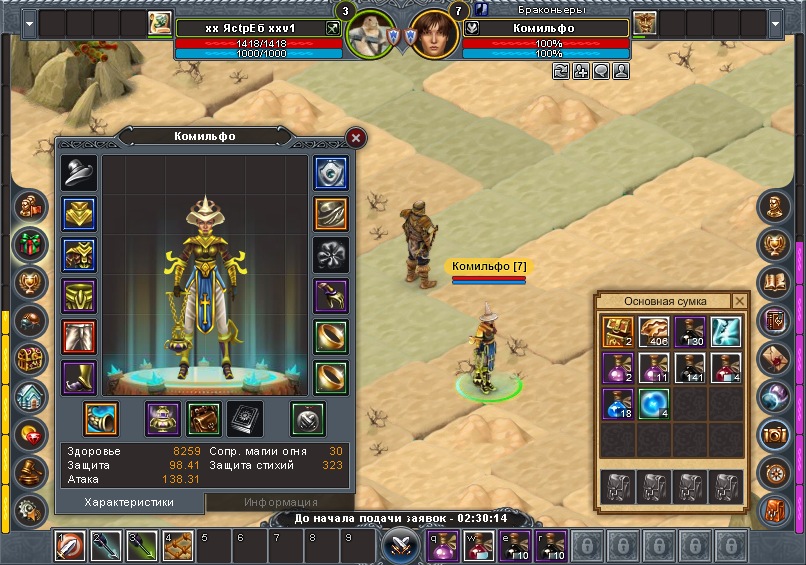The height and width of the screenshot is (565, 806).
Task: Select the blue potion with 18 count
Action: pyautogui.click(x=619, y=404)
